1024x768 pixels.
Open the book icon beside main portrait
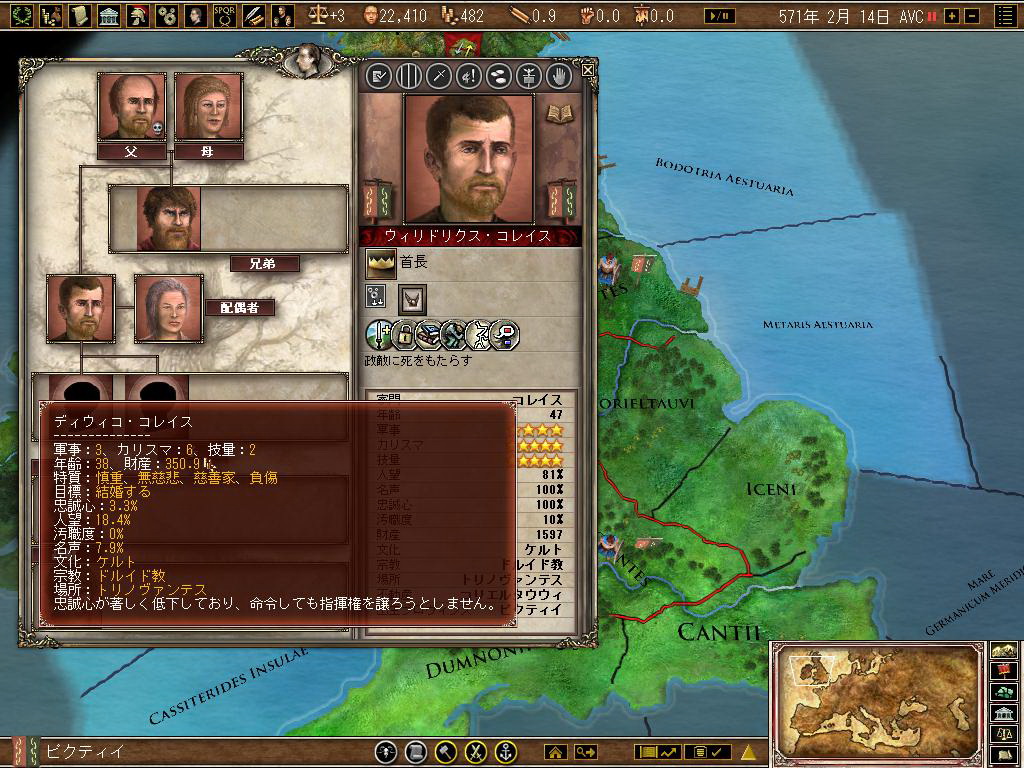pos(557,112)
